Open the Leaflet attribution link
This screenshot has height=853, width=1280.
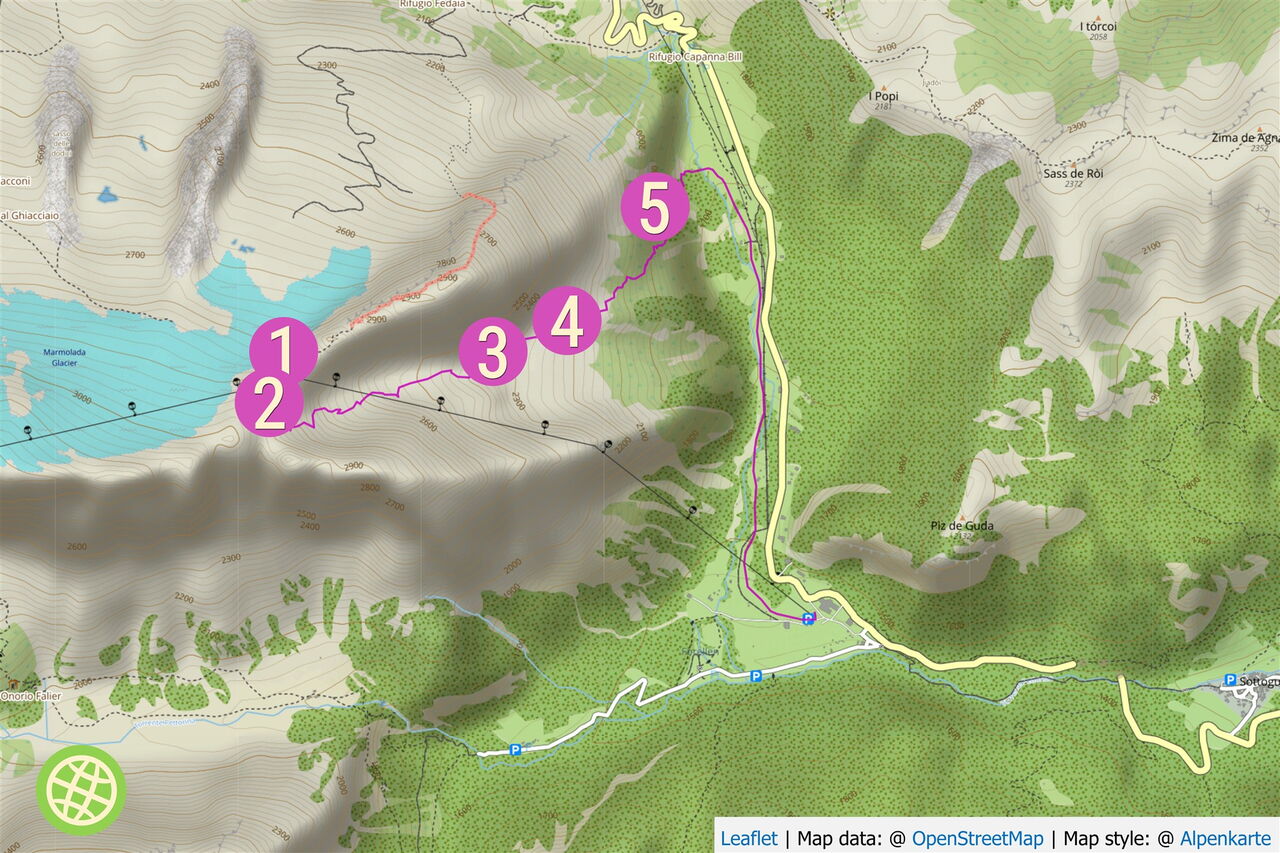(x=748, y=838)
